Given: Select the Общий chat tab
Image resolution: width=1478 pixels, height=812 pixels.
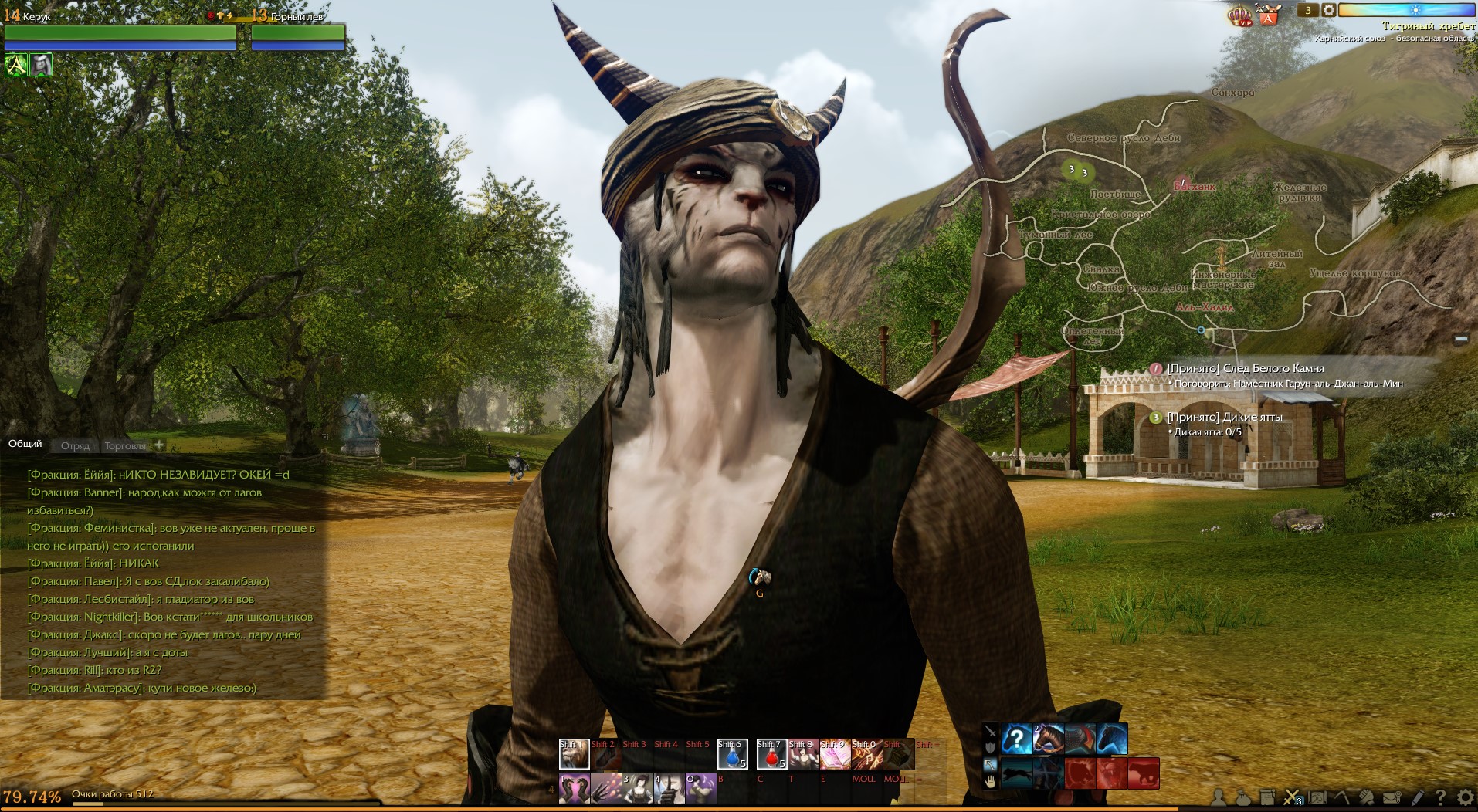Looking at the screenshot, I should (25, 444).
